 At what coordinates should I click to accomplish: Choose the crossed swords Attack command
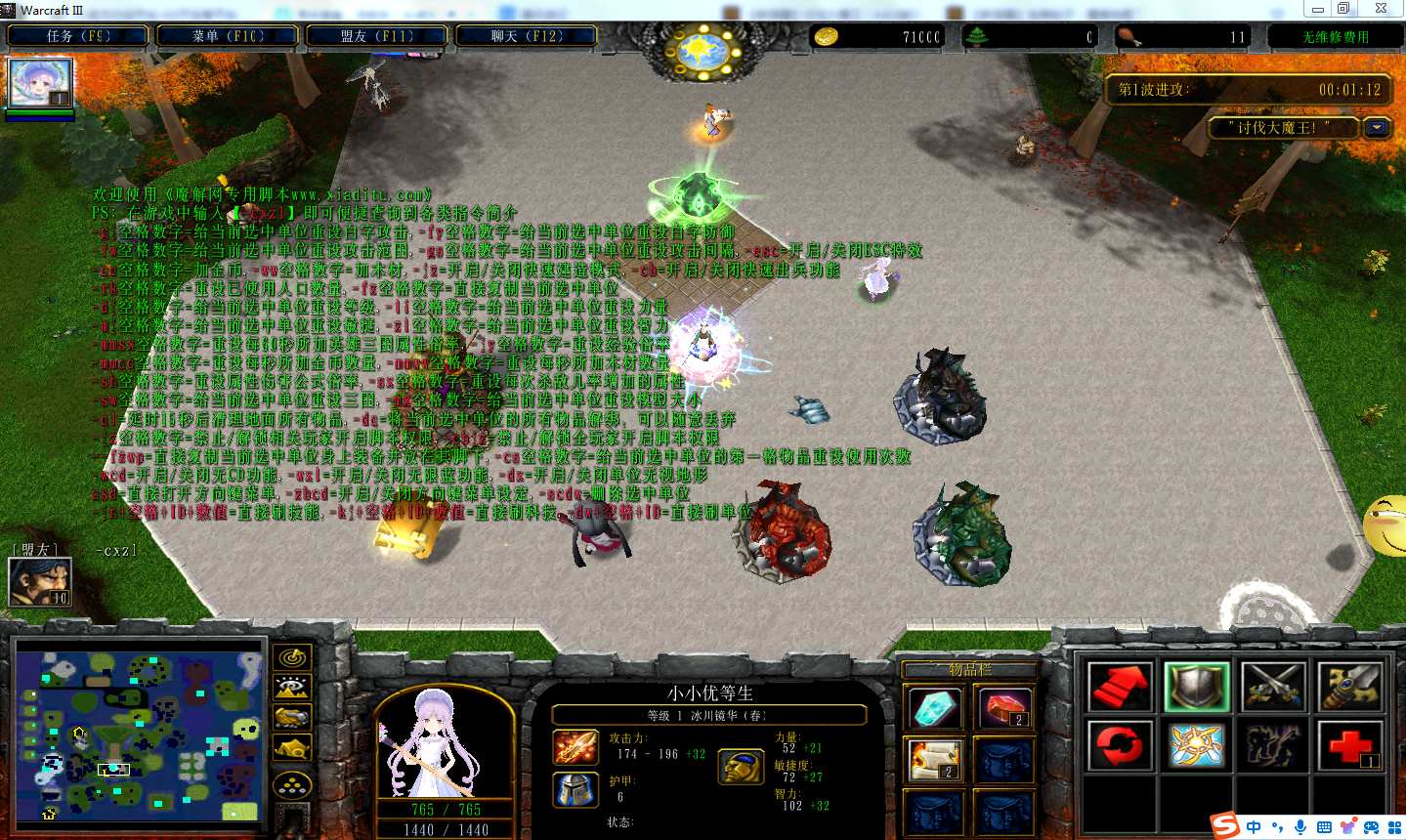click(x=1273, y=687)
